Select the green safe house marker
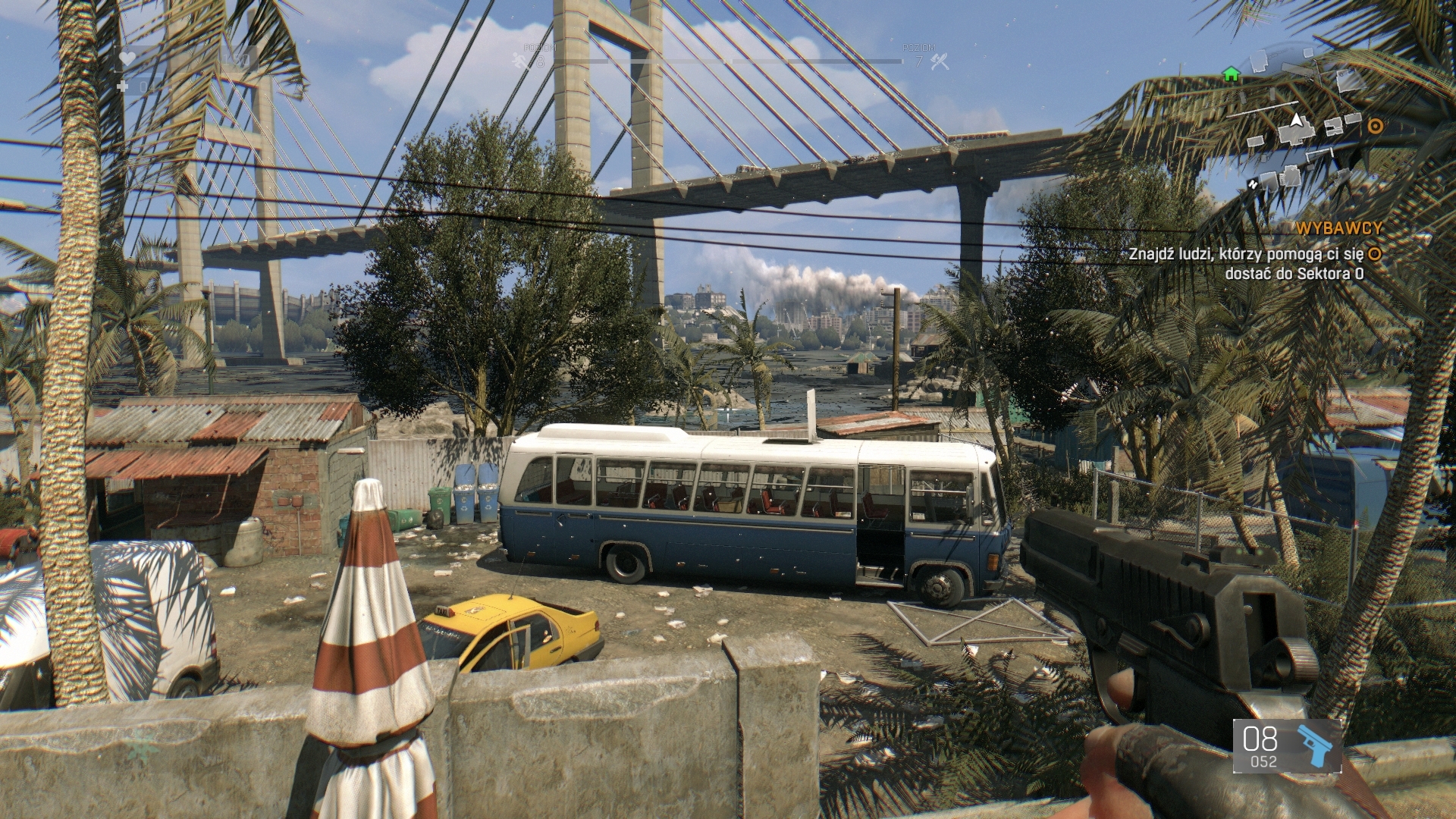1456x819 pixels. (x=1231, y=74)
